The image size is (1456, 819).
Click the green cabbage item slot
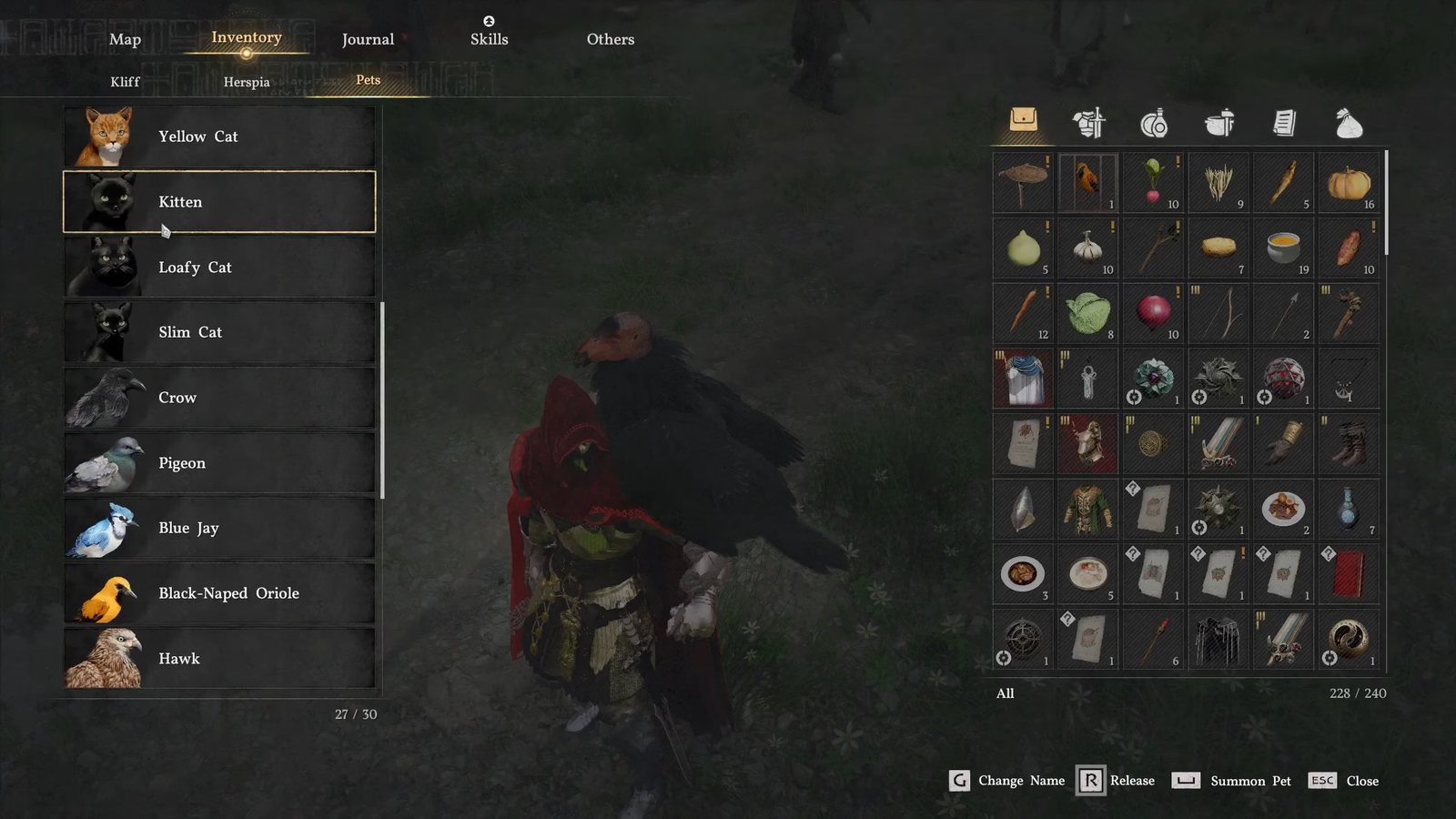(1088, 313)
